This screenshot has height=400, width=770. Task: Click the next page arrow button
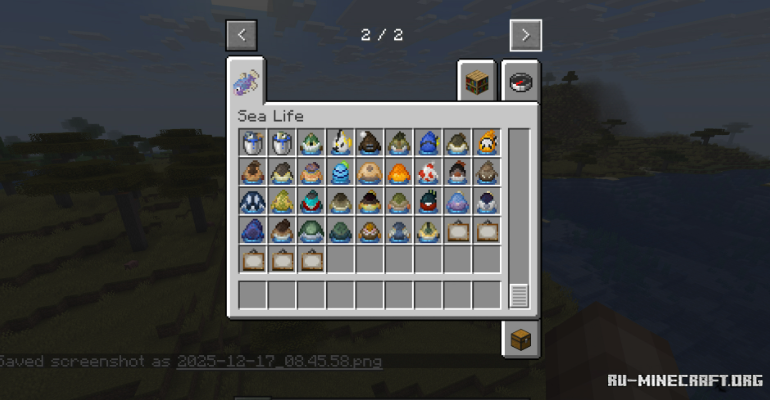click(525, 36)
